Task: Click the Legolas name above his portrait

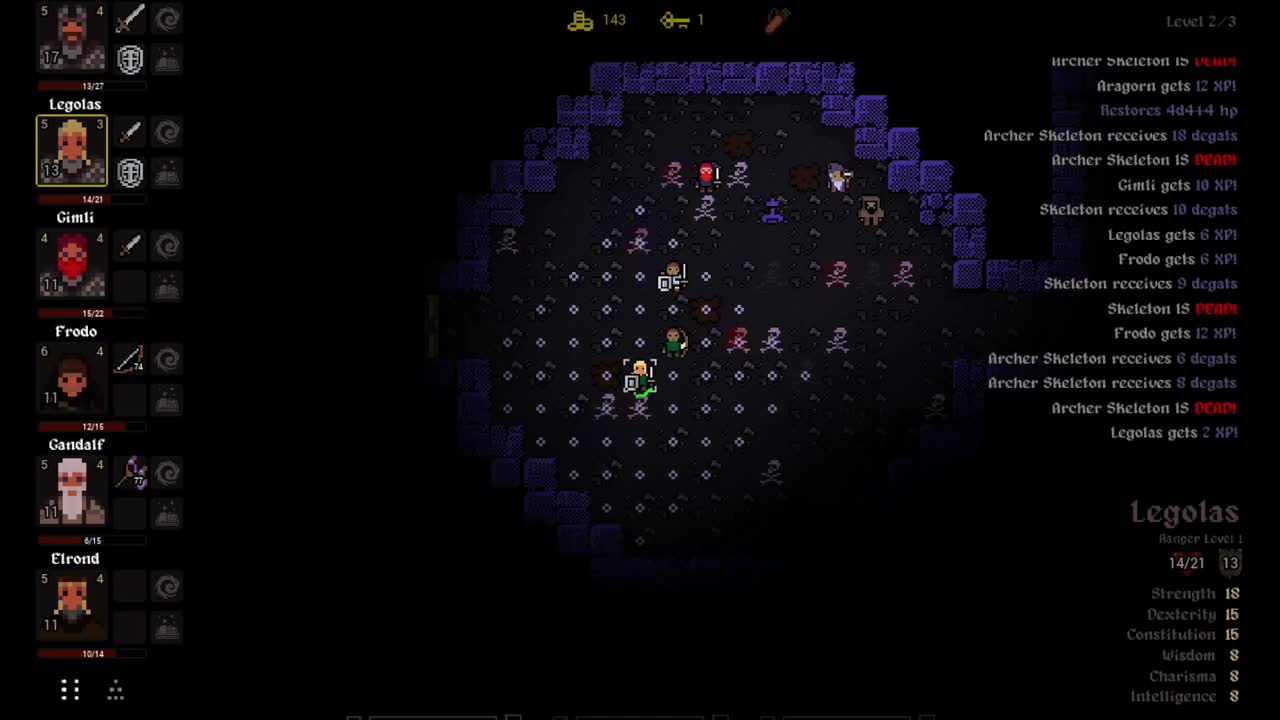Action: pyautogui.click(x=75, y=104)
